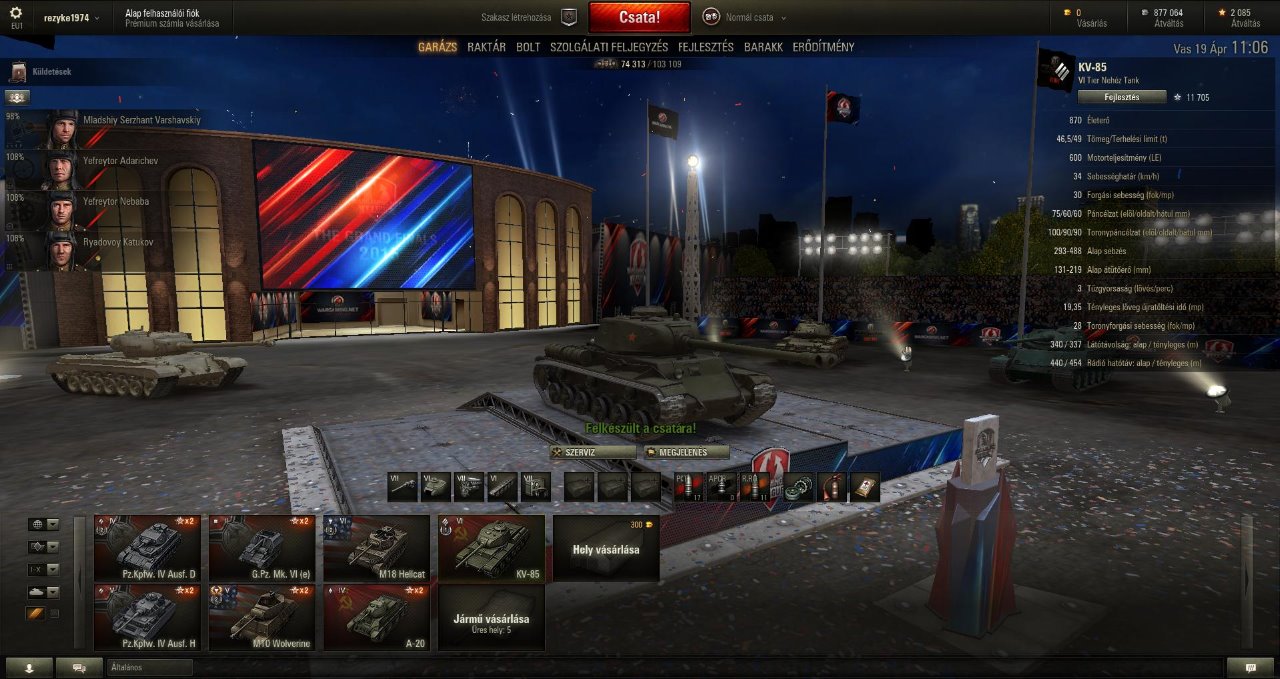Open Szolgálati Fejlegyzés tab
Image resolution: width=1280 pixels, height=679 pixels.
(x=609, y=47)
